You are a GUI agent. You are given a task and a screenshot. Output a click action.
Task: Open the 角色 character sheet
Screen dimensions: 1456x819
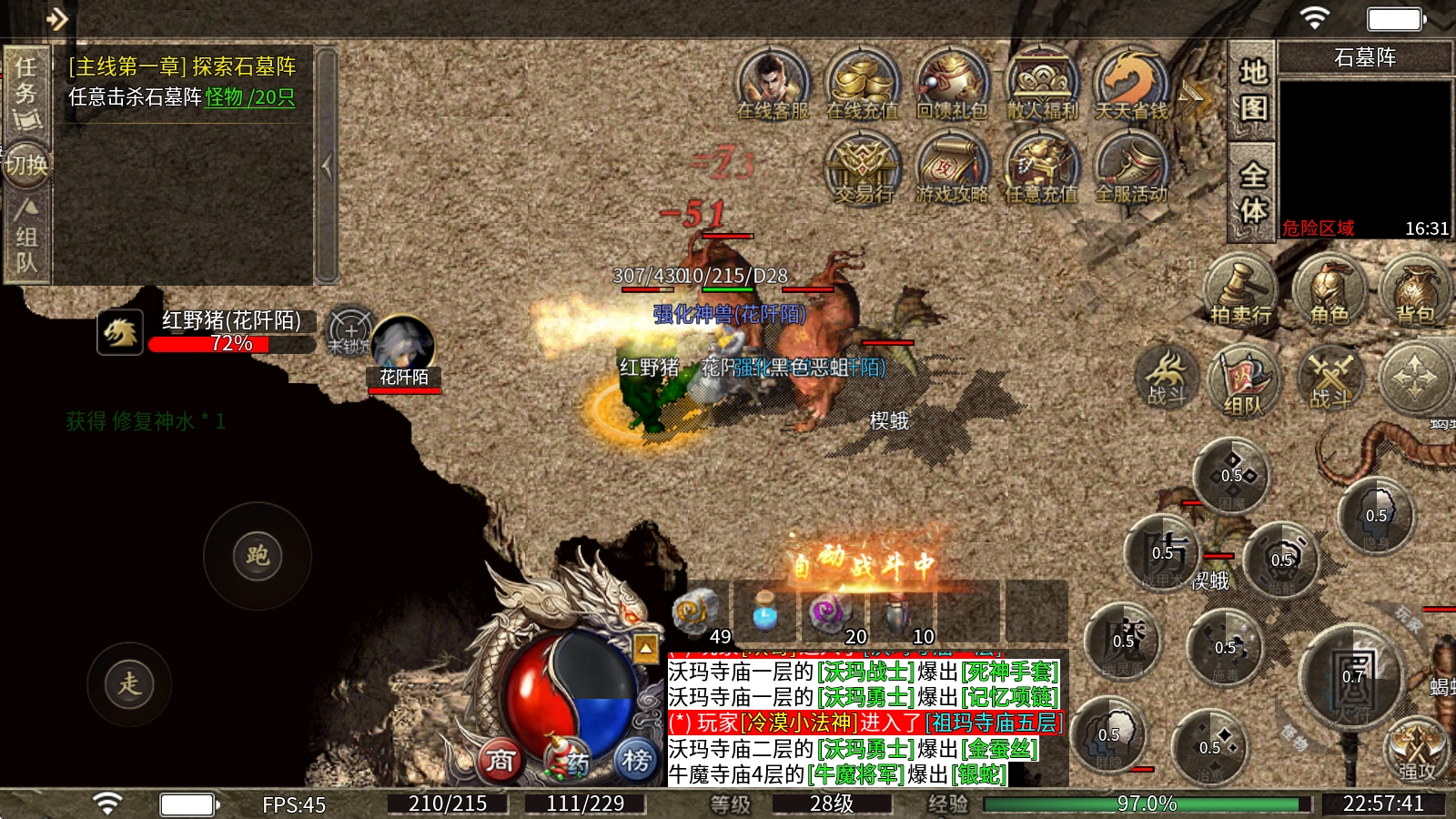point(1330,290)
